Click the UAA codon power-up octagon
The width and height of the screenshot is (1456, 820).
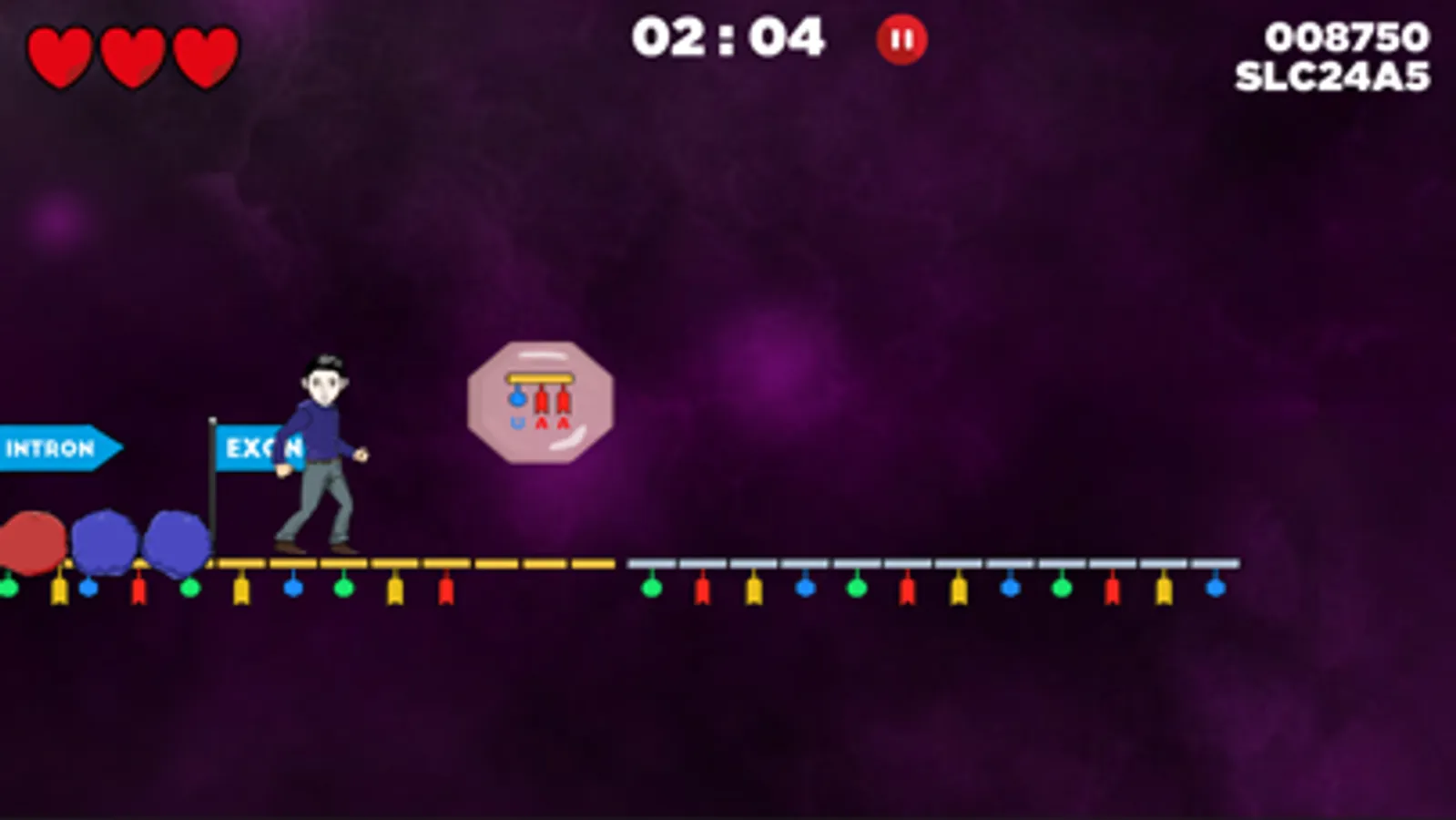pyautogui.click(x=541, y=401)
